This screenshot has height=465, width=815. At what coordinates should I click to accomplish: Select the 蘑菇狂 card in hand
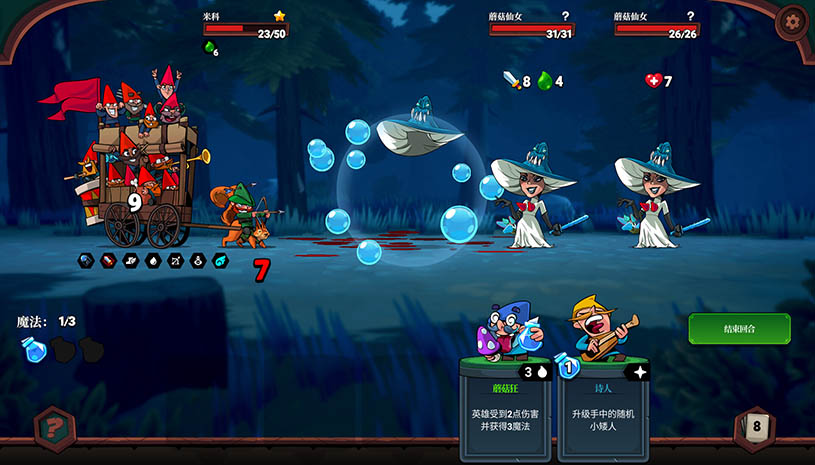[x=507, y=400]
